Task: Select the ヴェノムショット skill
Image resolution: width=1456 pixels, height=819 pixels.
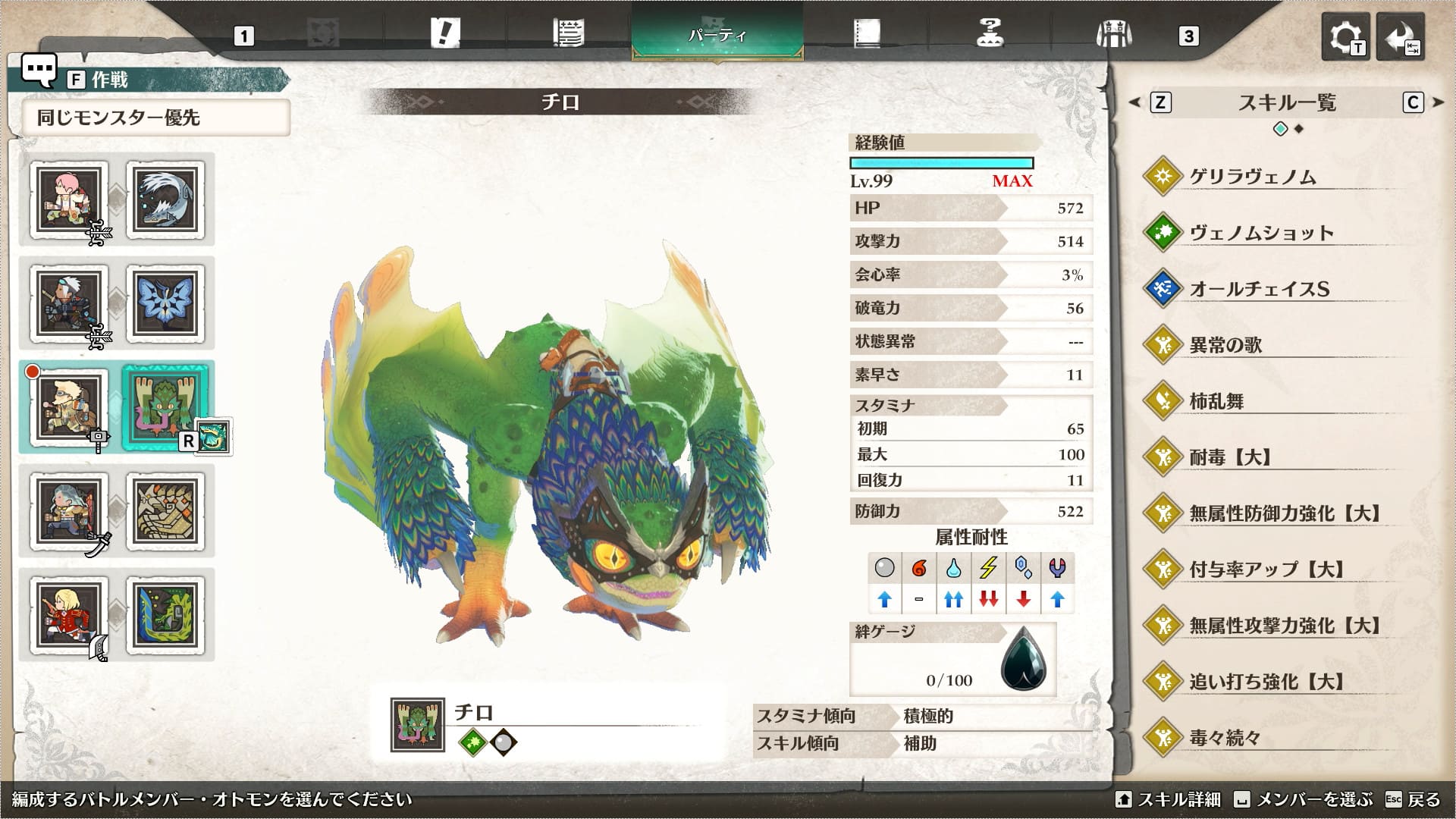Action: 1260,233
